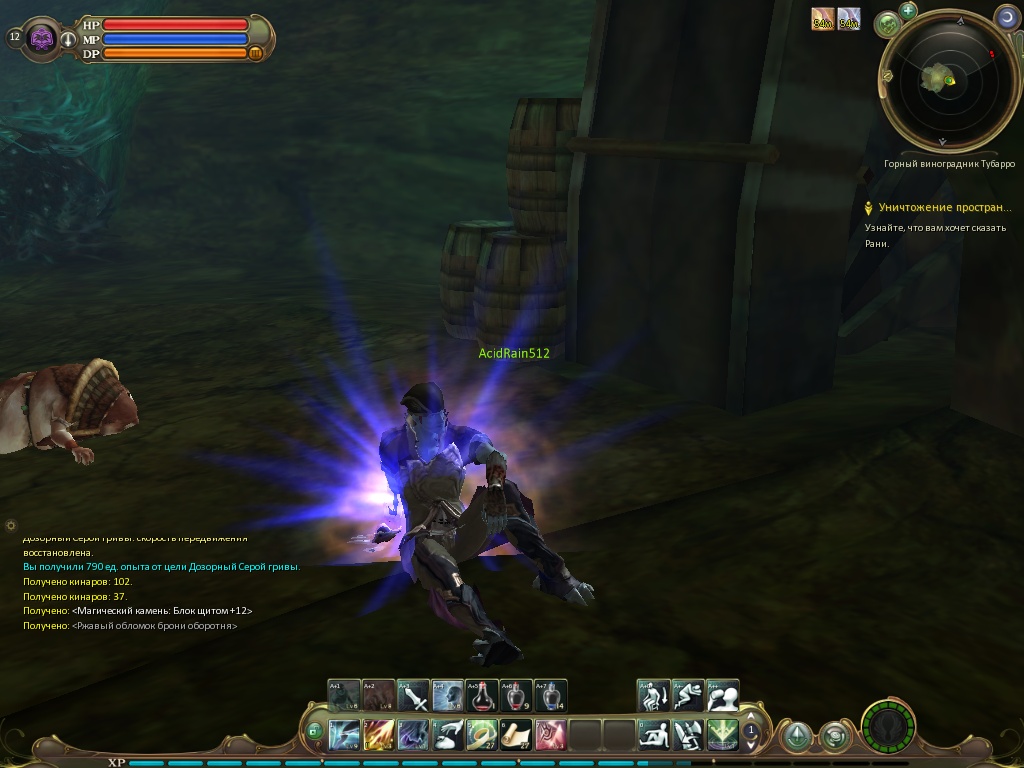Click the hotbar page down arrow

tap(750, 744)
